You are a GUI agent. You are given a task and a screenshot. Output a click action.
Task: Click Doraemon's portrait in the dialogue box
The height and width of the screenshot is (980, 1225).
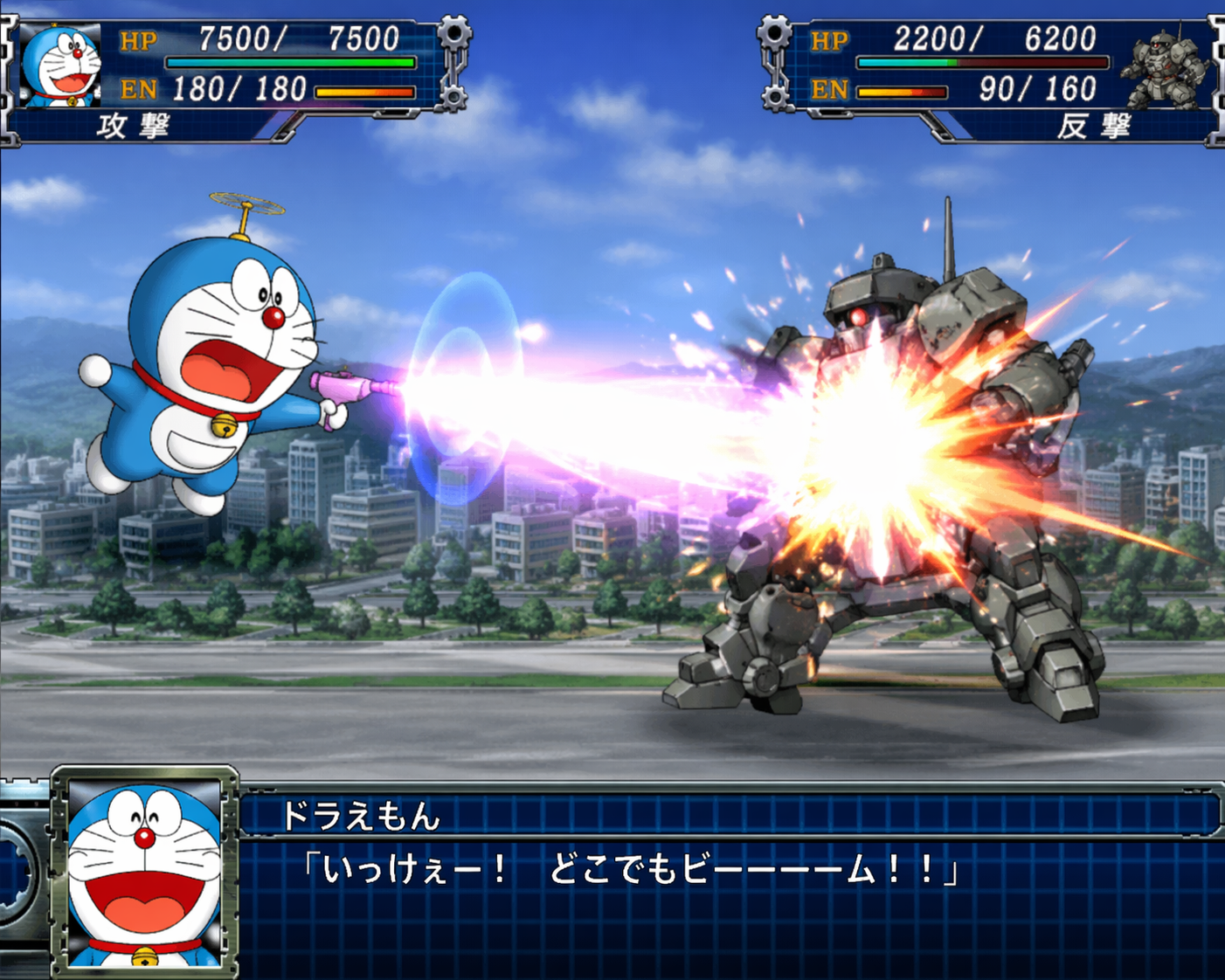[144, 873]
